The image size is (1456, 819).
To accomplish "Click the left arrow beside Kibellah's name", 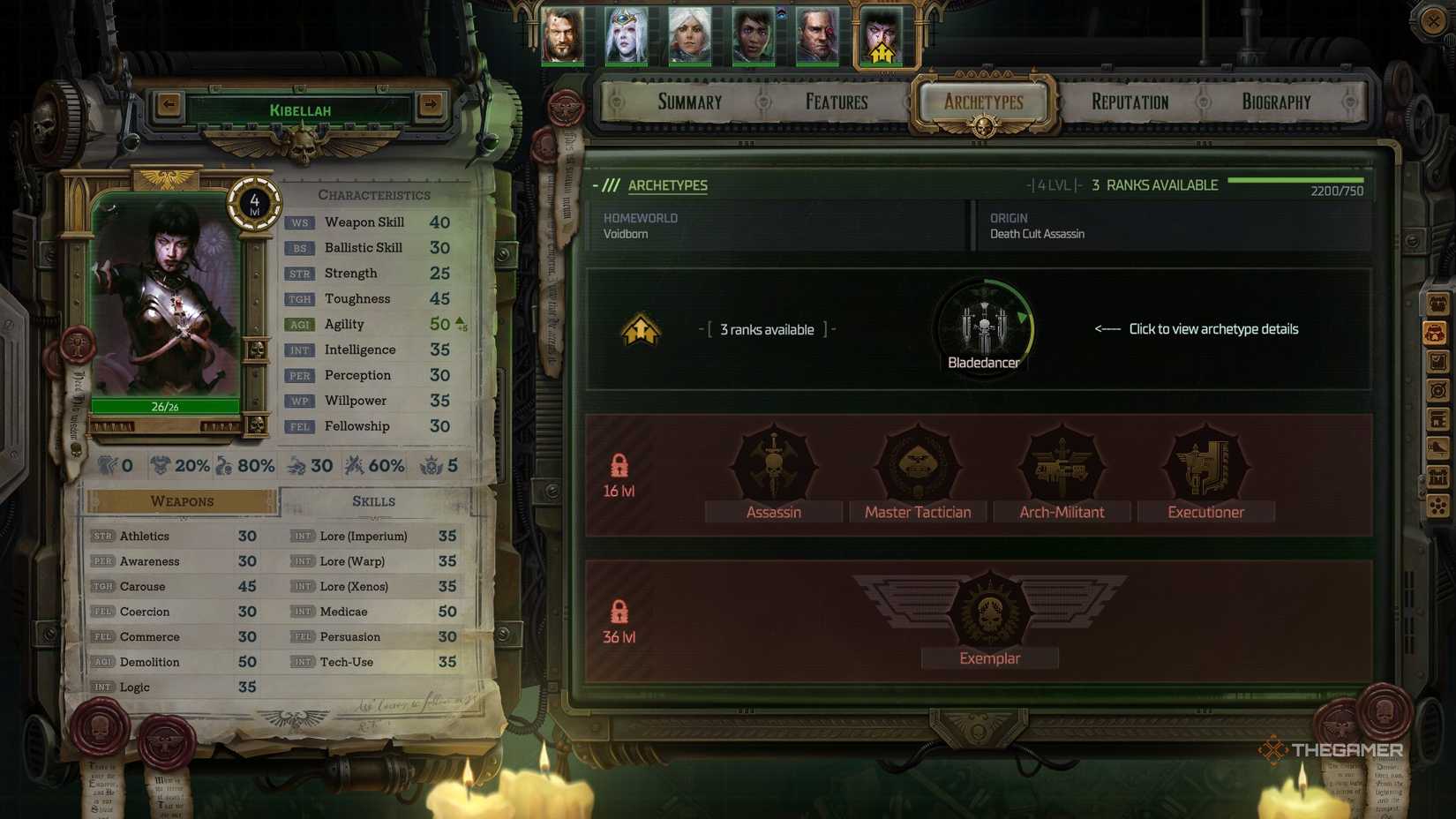I will 168,104.
